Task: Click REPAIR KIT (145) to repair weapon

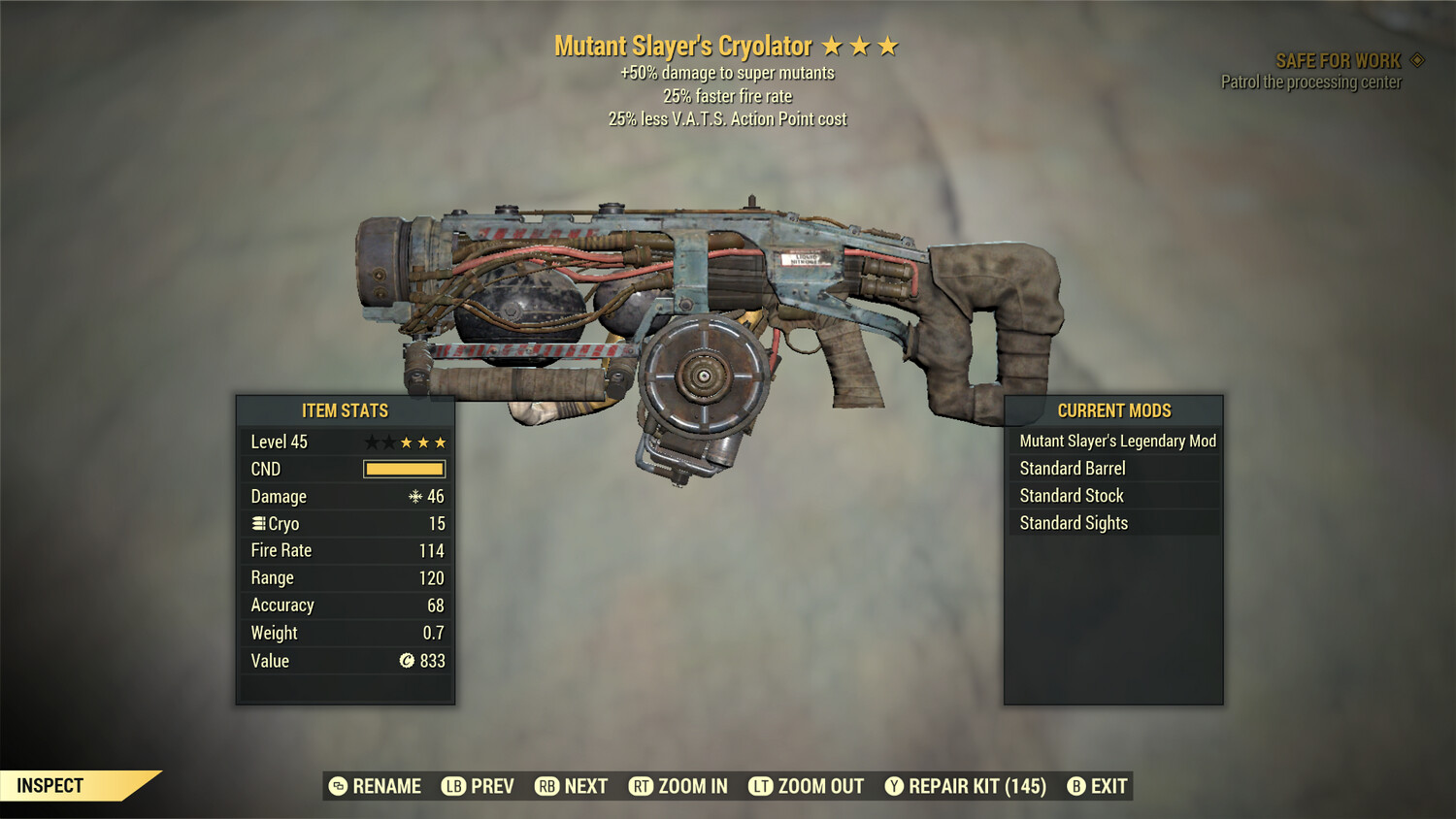Action: click(x=974, y=786)
